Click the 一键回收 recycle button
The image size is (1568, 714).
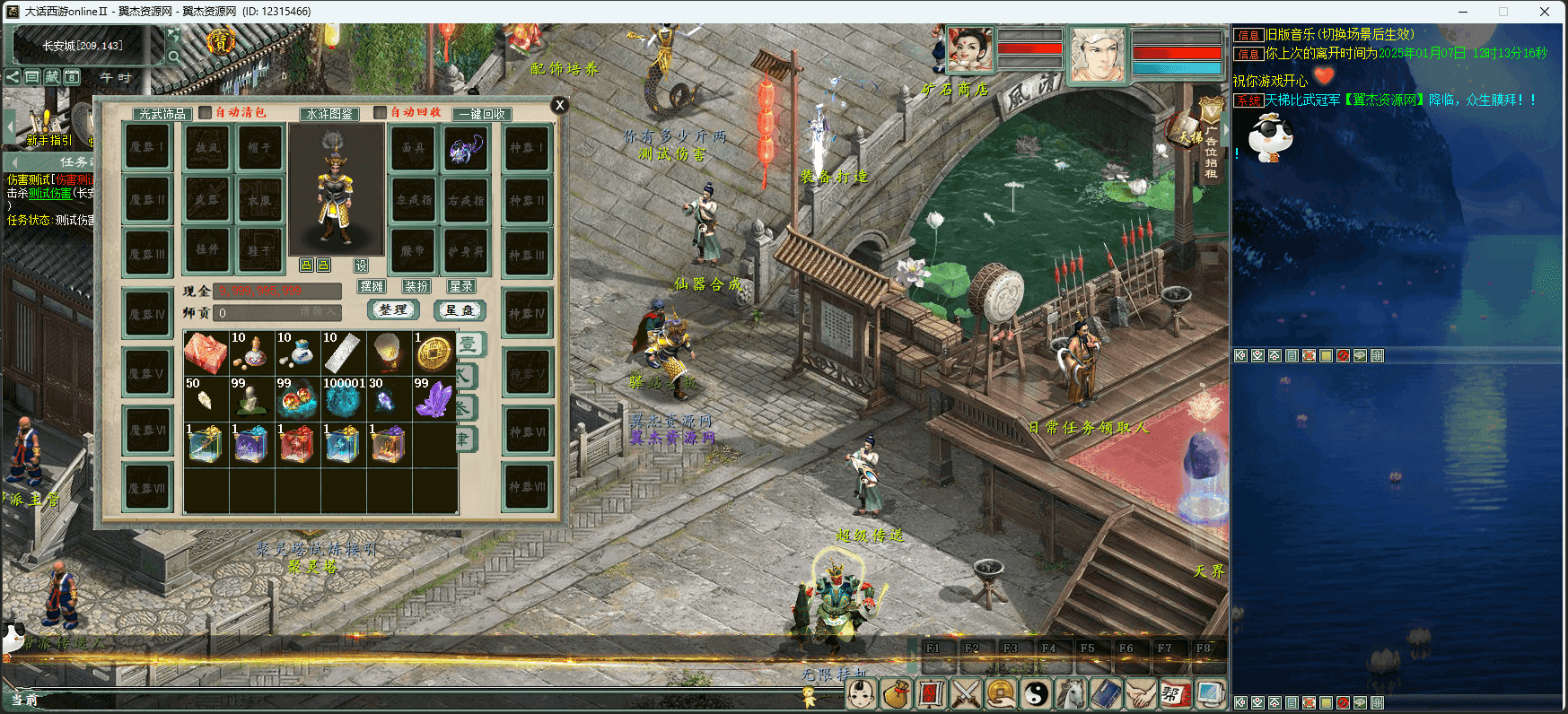[x=482, y=114]
